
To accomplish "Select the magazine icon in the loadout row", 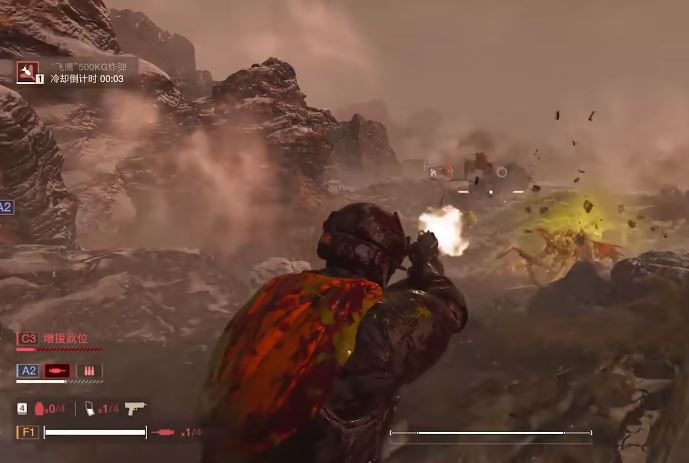I will 89,408.
